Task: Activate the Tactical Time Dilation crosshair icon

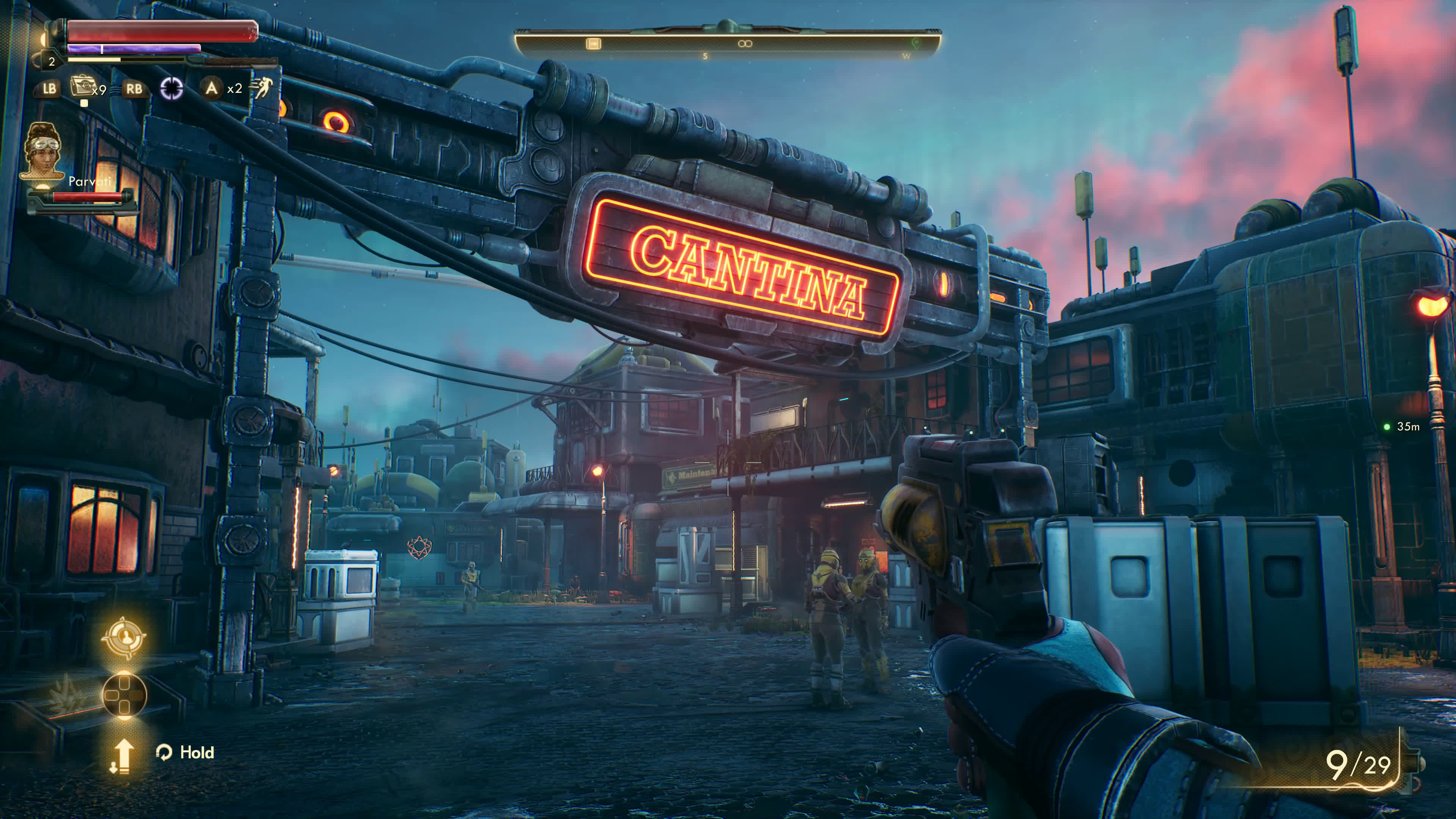Action: (x=171, y=88)
